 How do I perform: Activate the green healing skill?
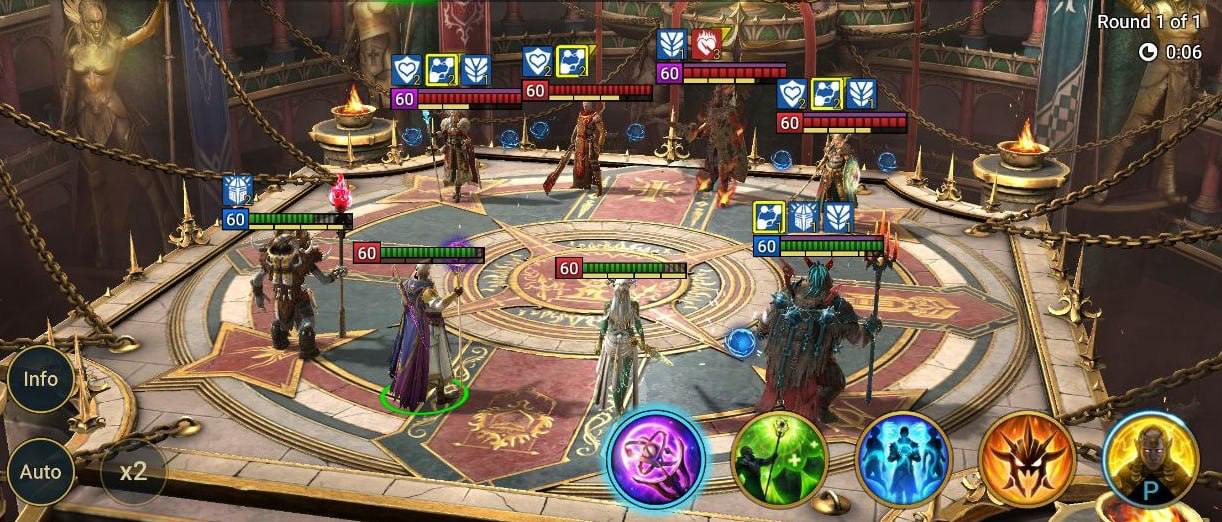pyautogui.click(x=779, y=459)
